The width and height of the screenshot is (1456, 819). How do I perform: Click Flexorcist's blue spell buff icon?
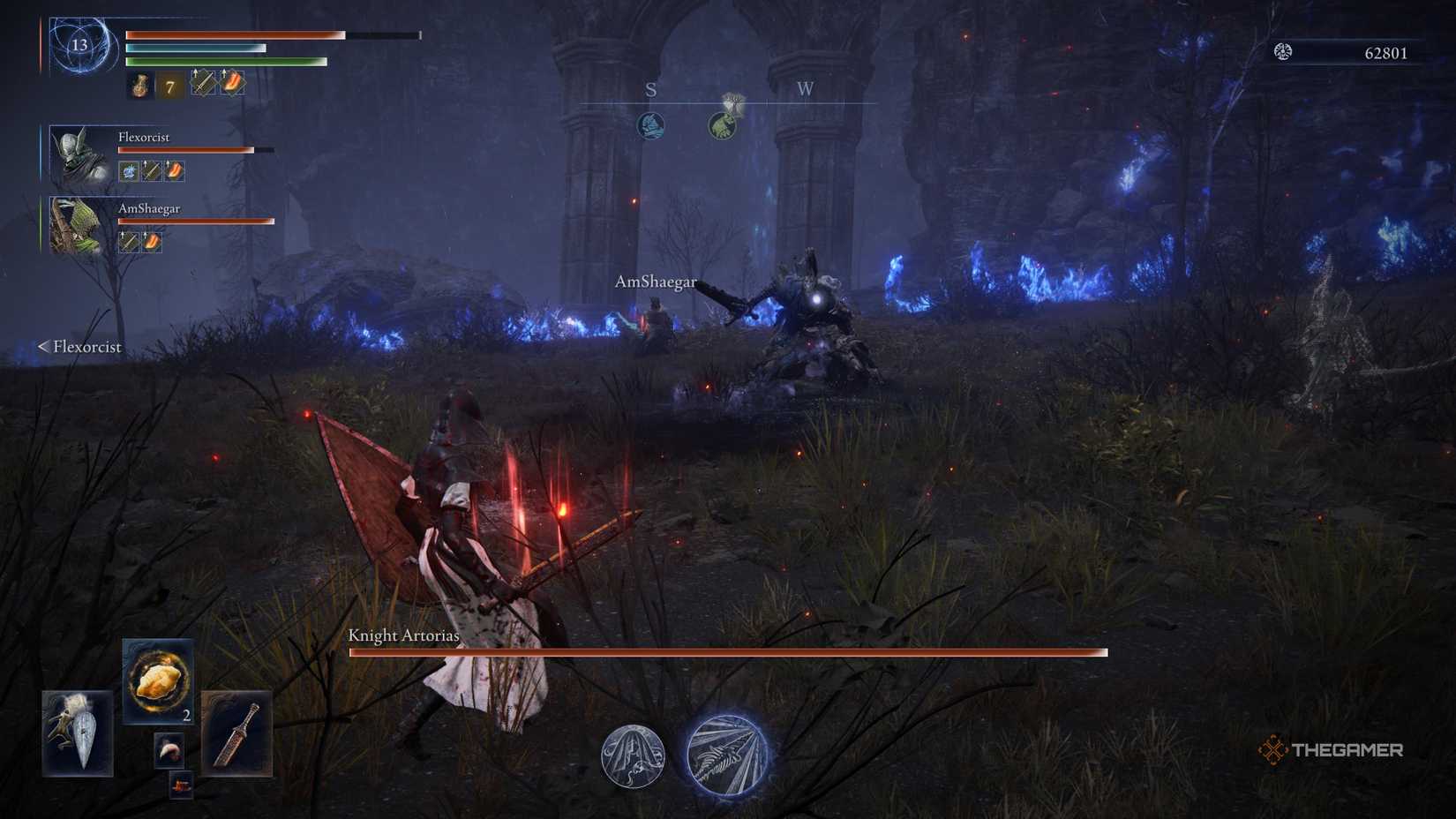click(x=128, y=170)
